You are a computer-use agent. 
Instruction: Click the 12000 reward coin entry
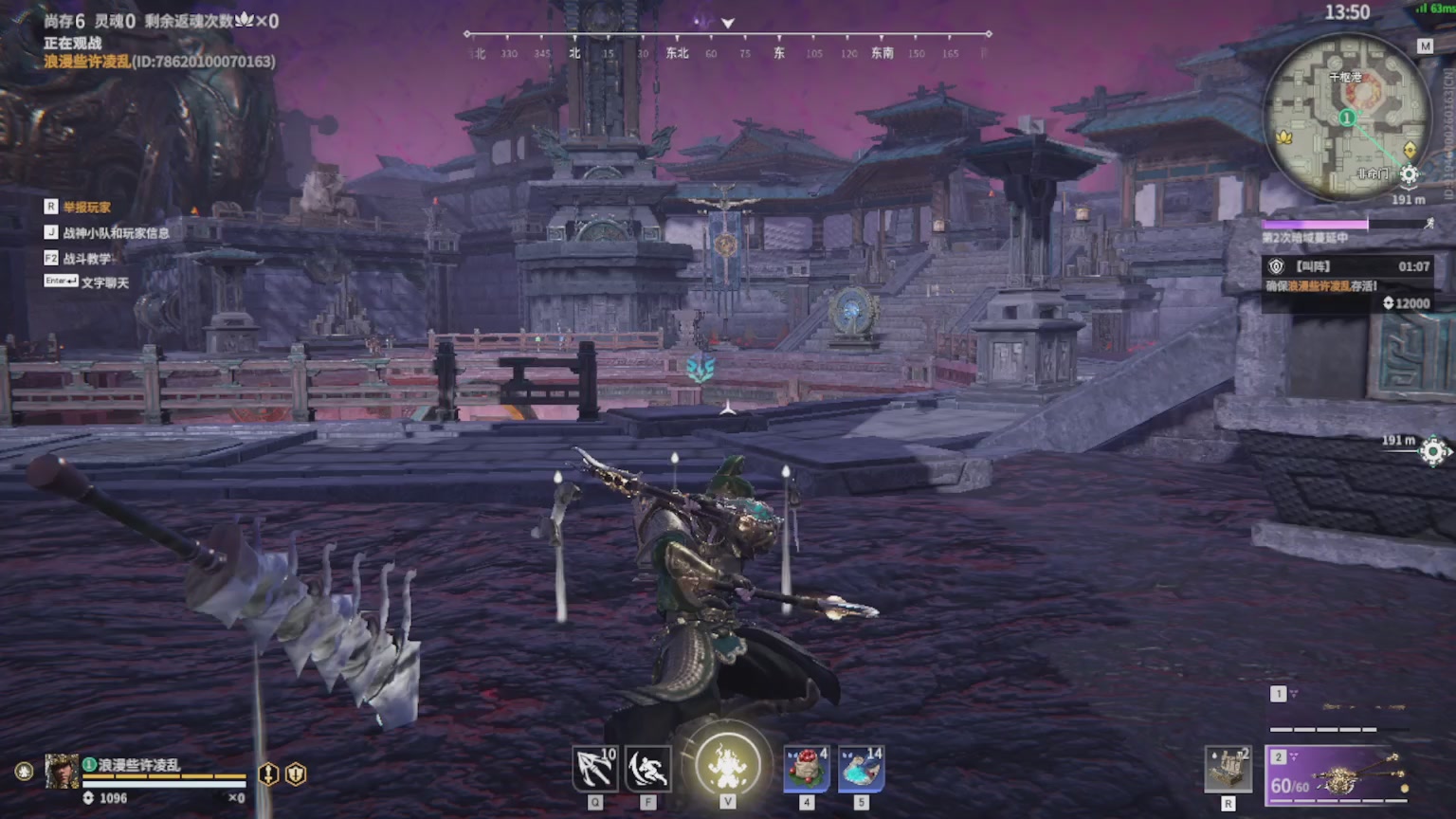click(1406, 303)
